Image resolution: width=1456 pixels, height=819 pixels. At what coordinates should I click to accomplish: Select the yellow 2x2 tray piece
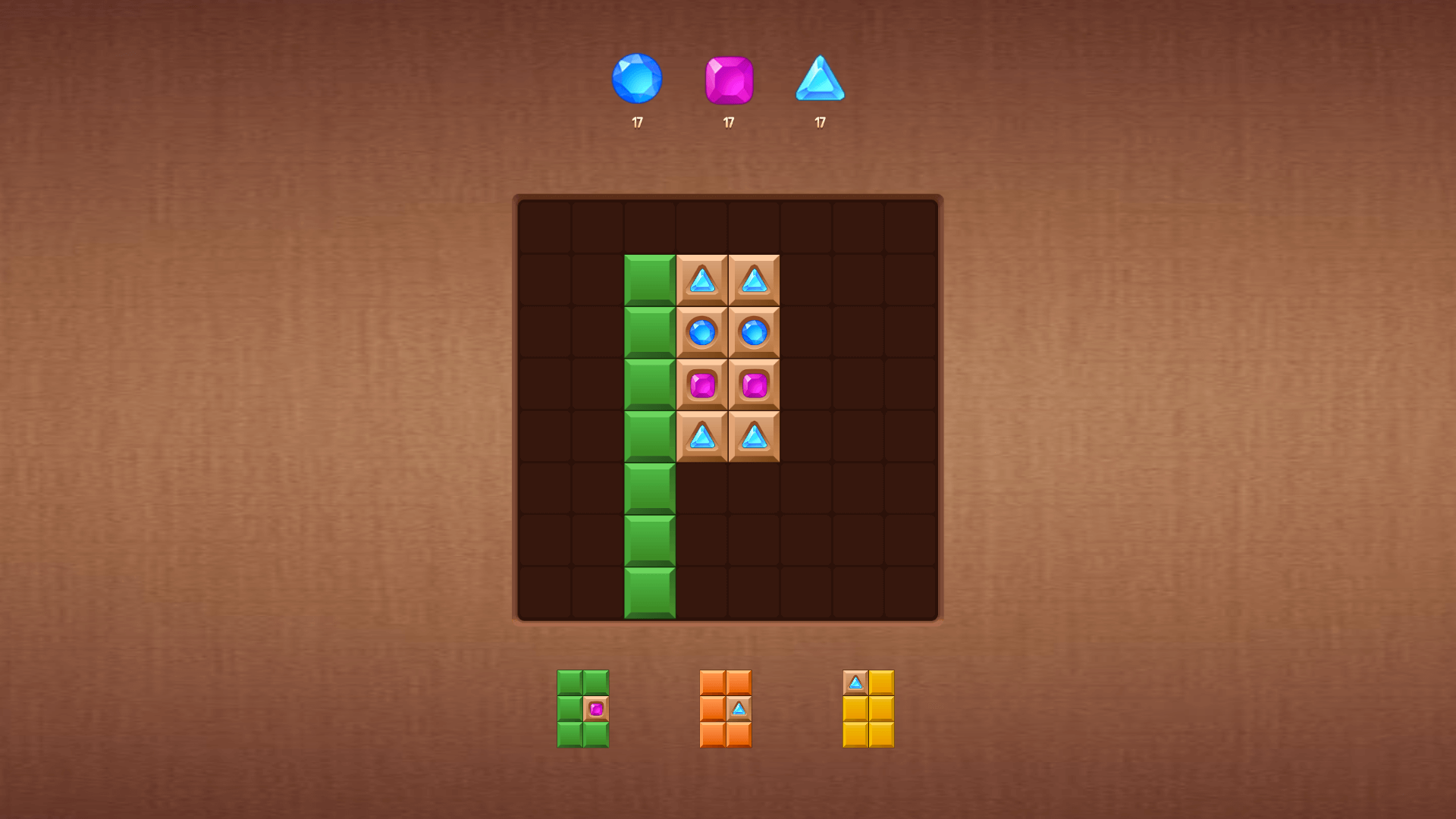869,710
